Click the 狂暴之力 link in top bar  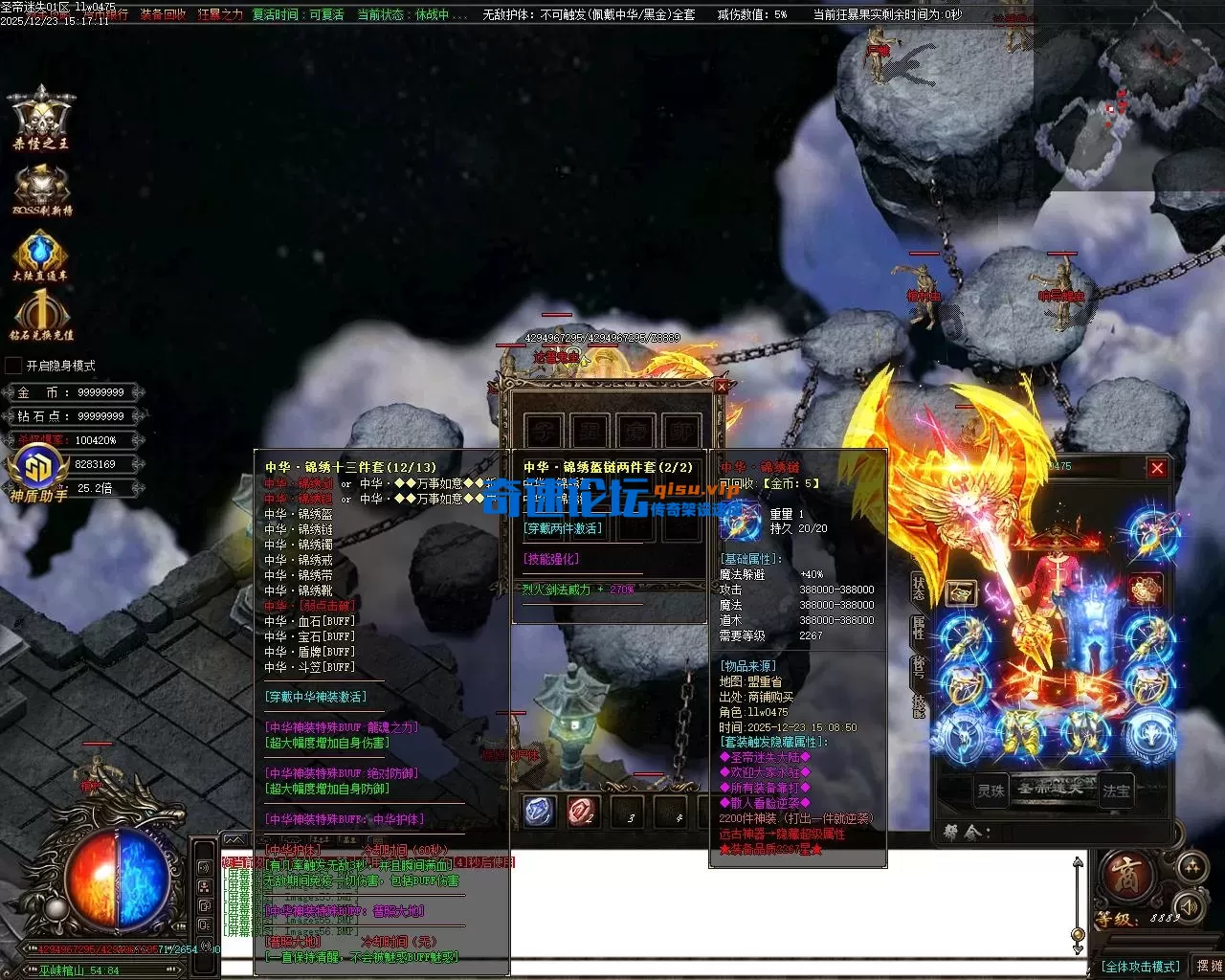click(220, 14)
